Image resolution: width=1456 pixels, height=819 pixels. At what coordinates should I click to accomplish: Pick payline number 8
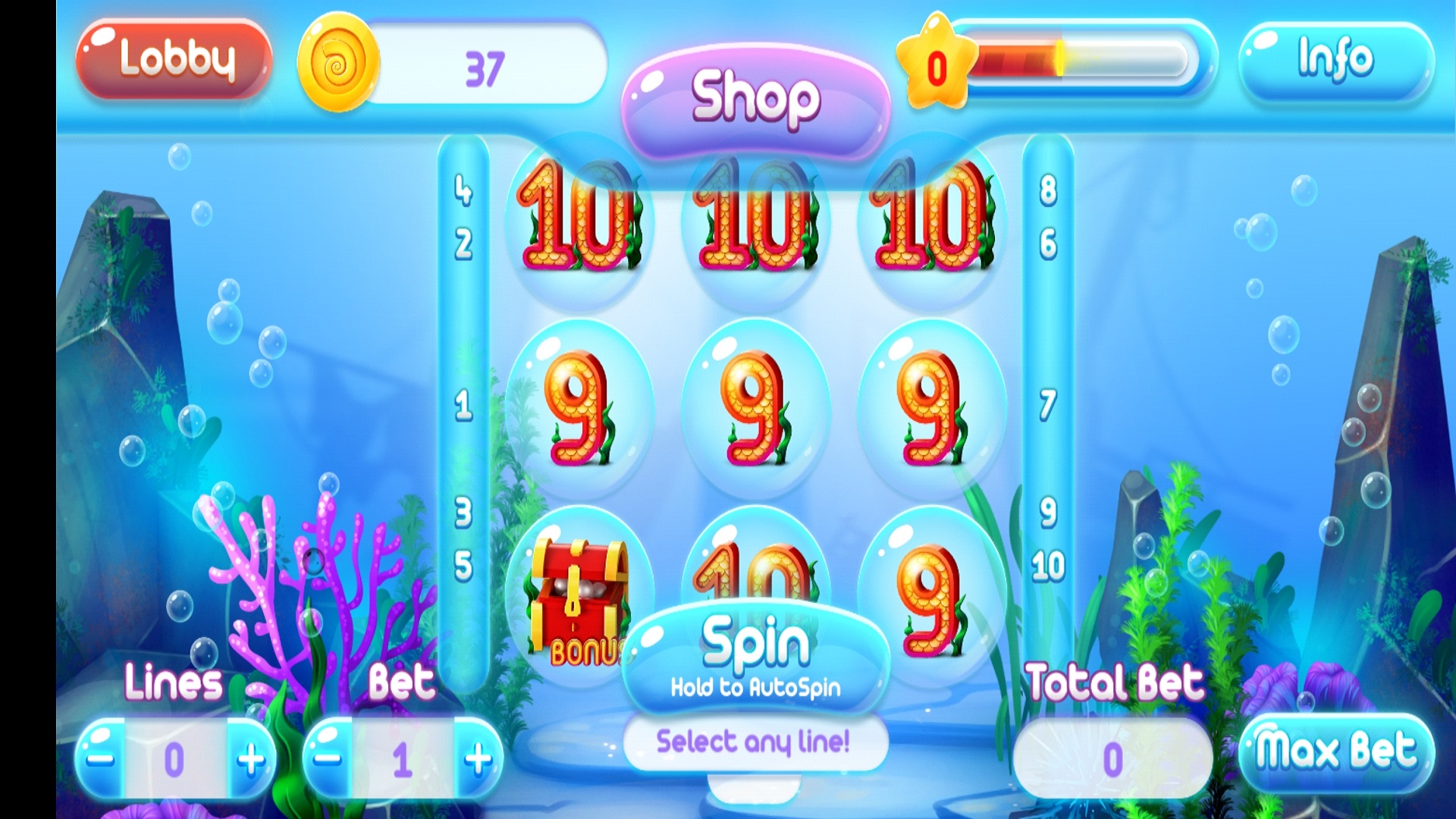[1048, 190]
